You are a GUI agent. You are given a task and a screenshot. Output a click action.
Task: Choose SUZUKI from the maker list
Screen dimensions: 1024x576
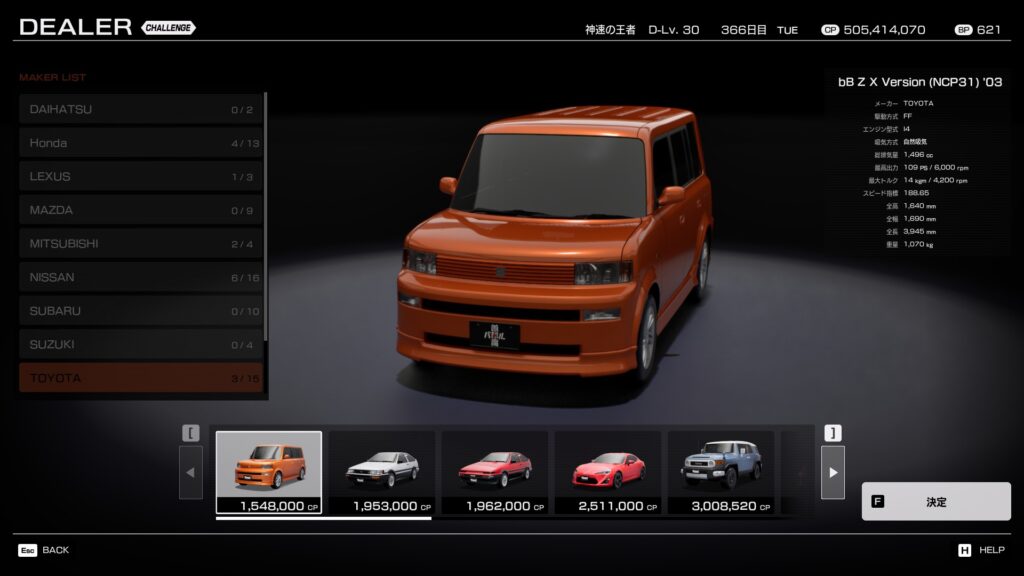tap(140, 345)
